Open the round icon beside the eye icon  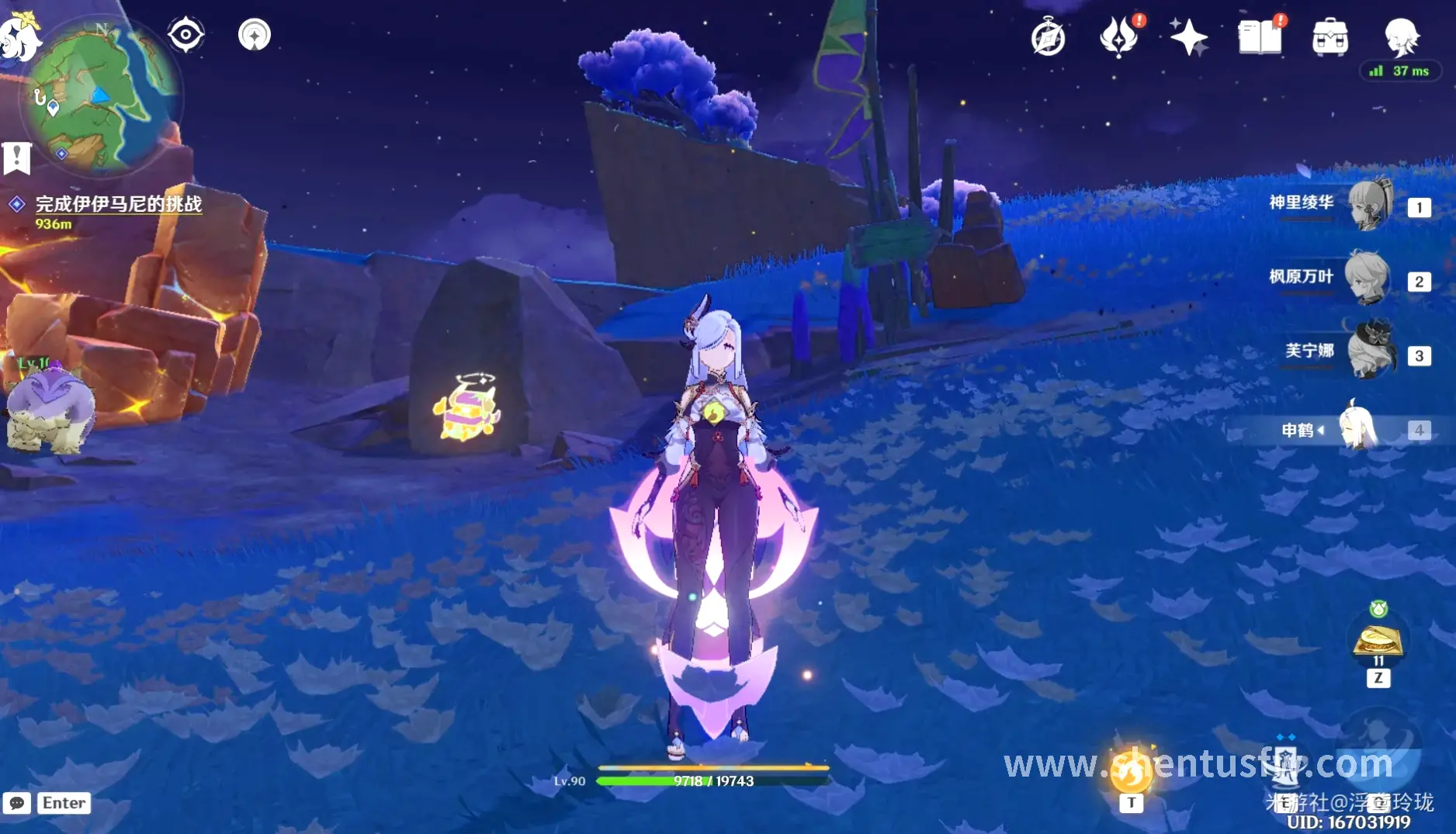255,35
